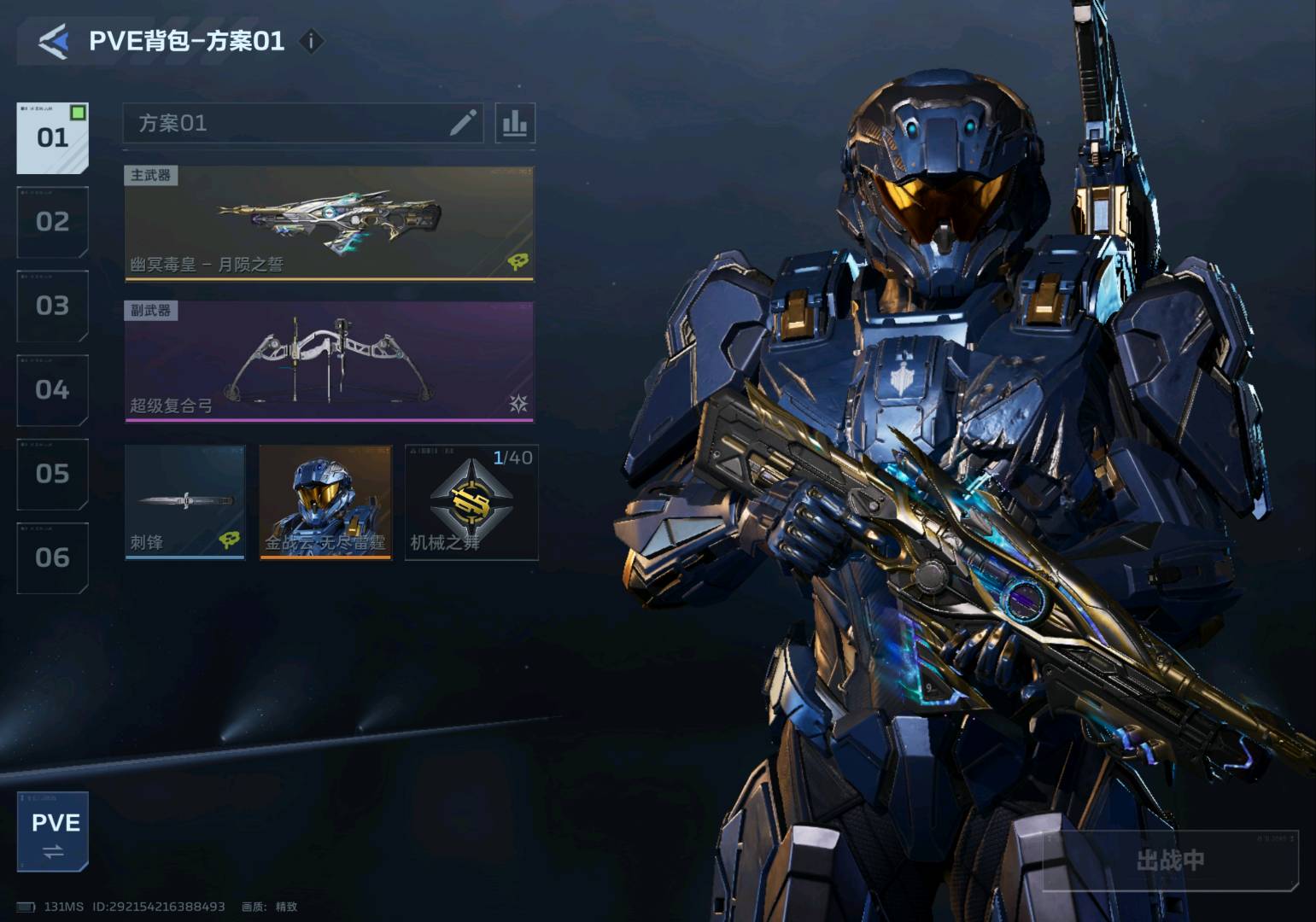Select the secondary weapon slot 超级复合弓
The width and height of the screenshot is (1316, 922).
(329, 361)
